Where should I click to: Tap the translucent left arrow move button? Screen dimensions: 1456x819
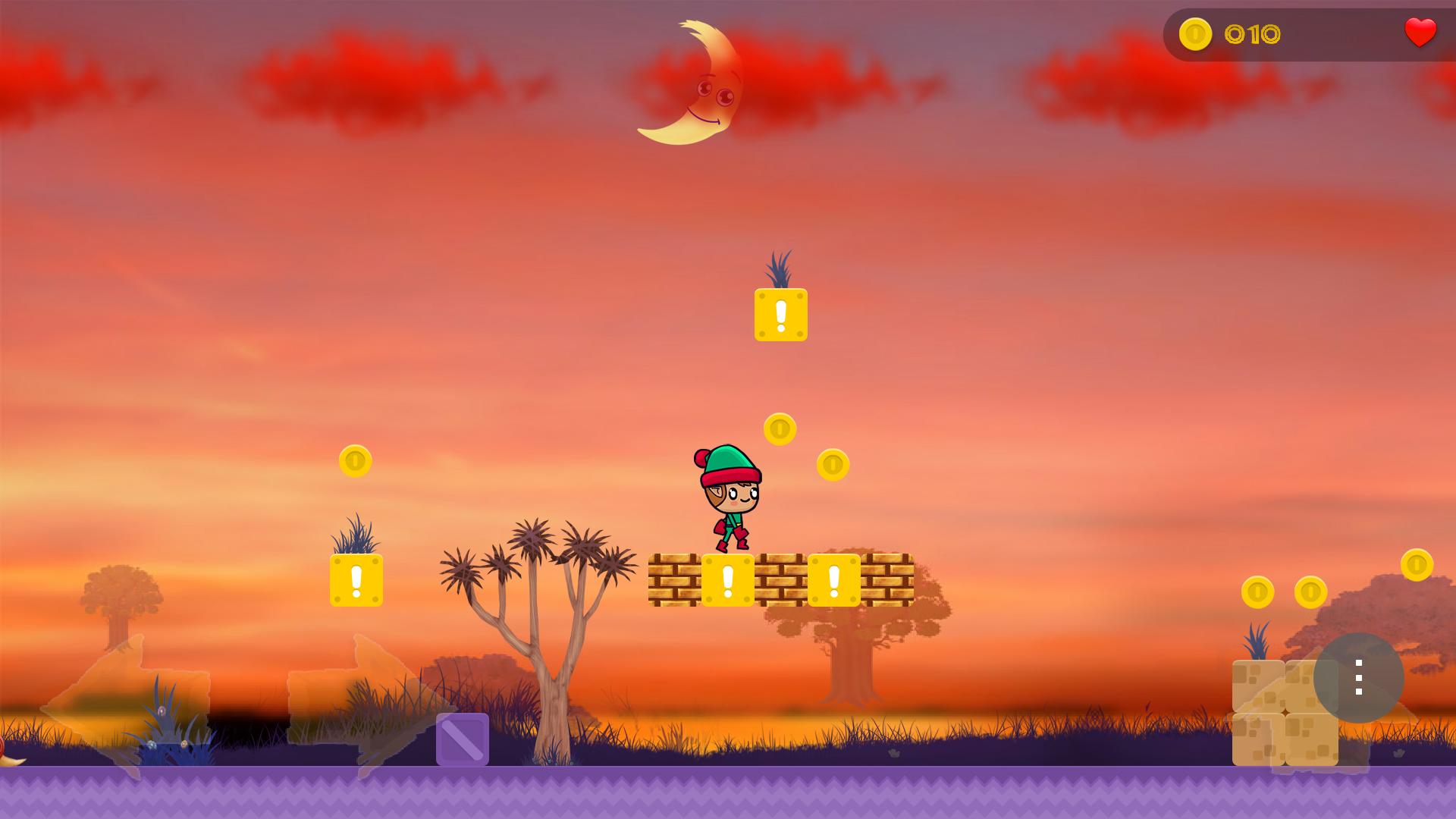[x=125, y=709]
